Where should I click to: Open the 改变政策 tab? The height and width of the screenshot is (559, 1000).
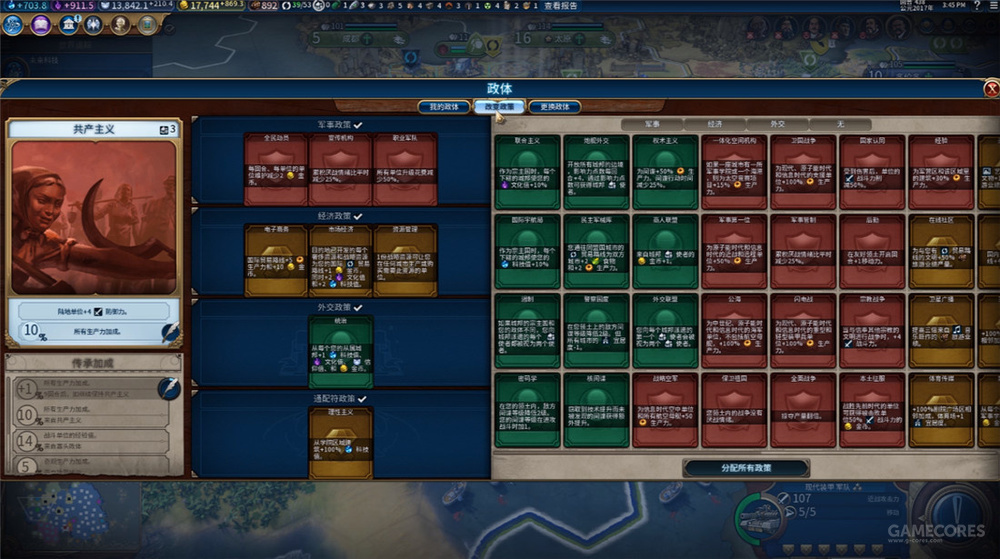(499, 107)
